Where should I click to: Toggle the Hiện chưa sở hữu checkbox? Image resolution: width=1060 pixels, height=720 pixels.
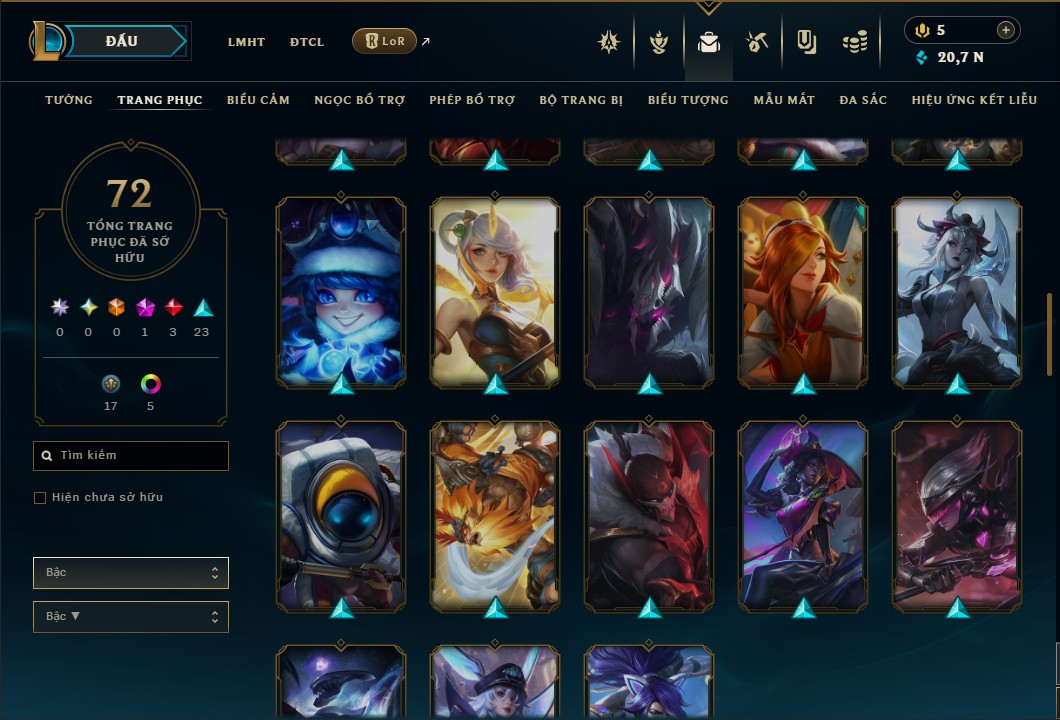tap(40, 498)
